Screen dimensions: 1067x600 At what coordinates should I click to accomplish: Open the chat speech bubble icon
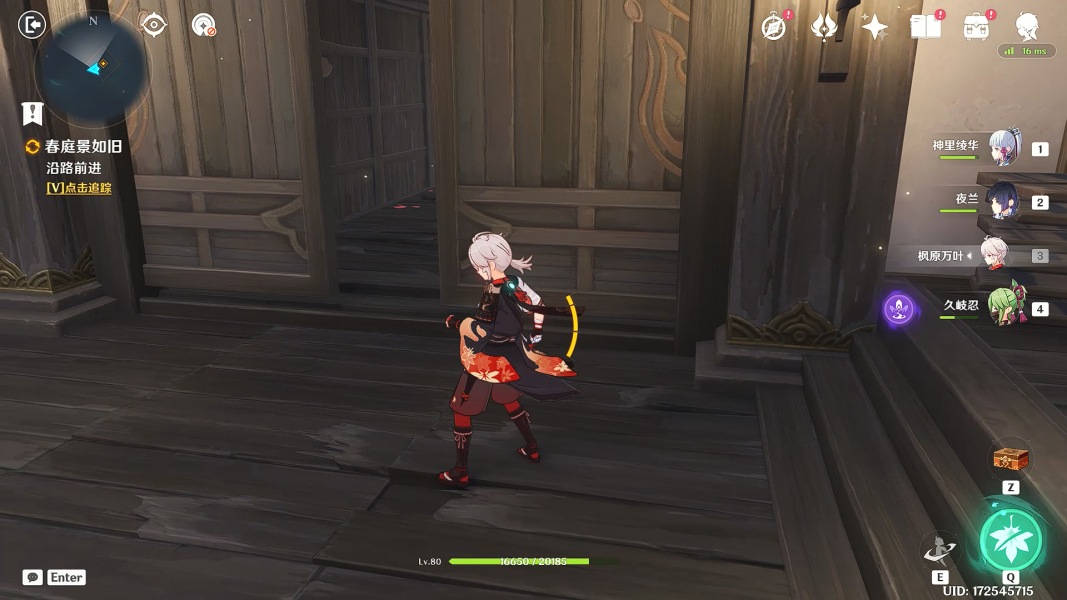(33, 577)
